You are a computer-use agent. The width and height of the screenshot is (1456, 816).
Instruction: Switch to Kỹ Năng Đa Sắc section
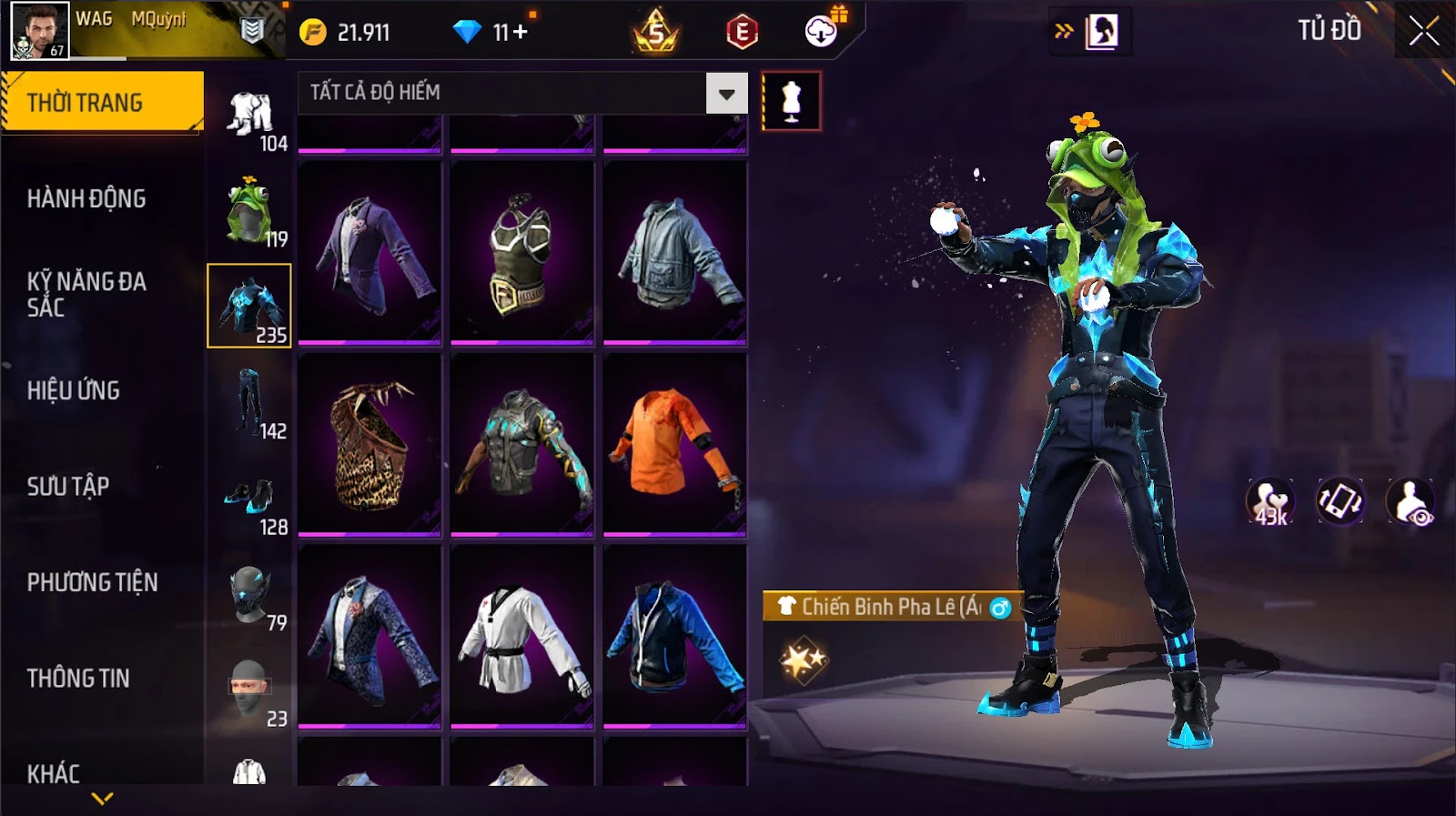point(86,294)
